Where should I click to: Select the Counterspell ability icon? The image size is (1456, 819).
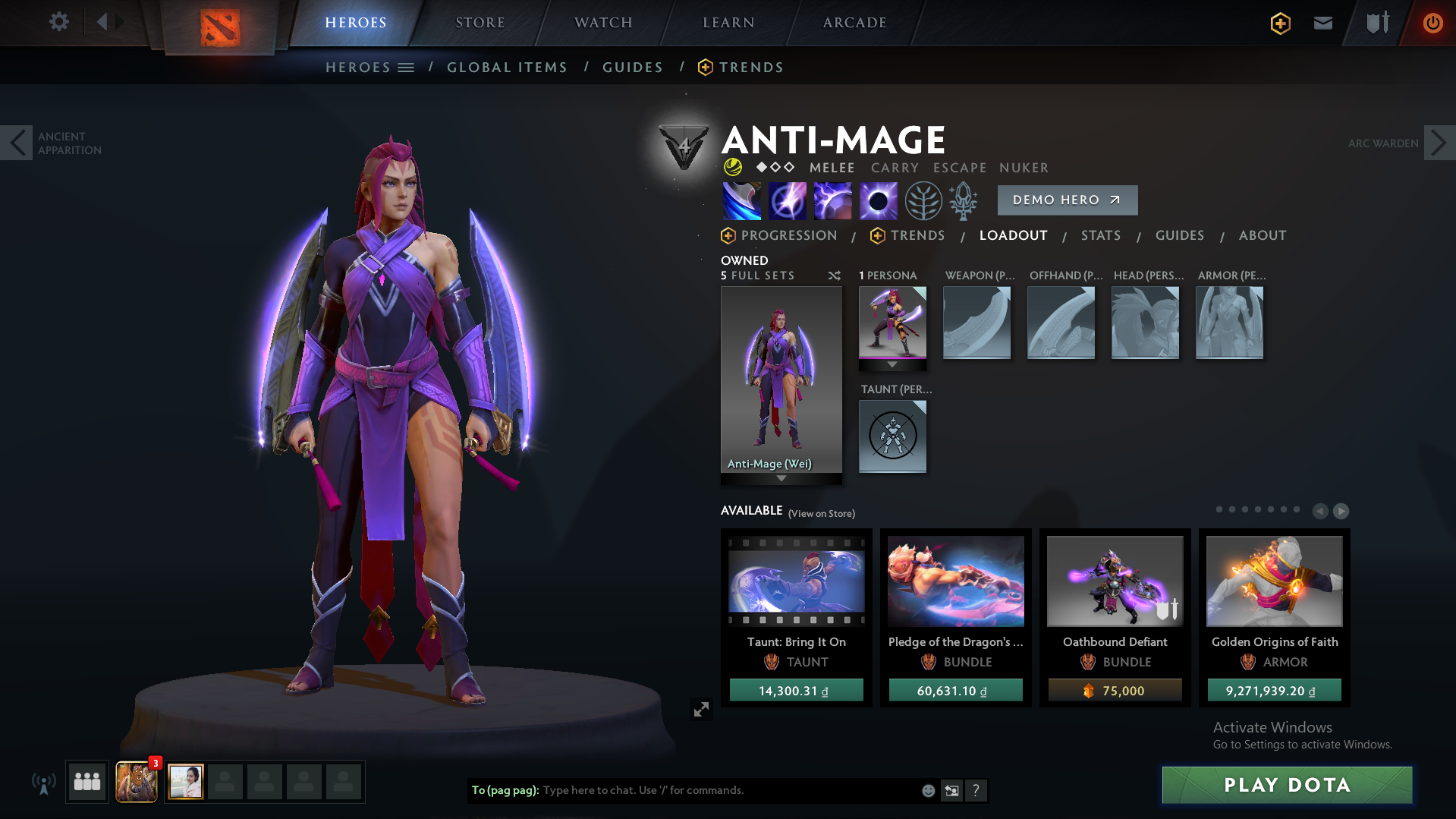pyautogui.click(x=832, y=201)
